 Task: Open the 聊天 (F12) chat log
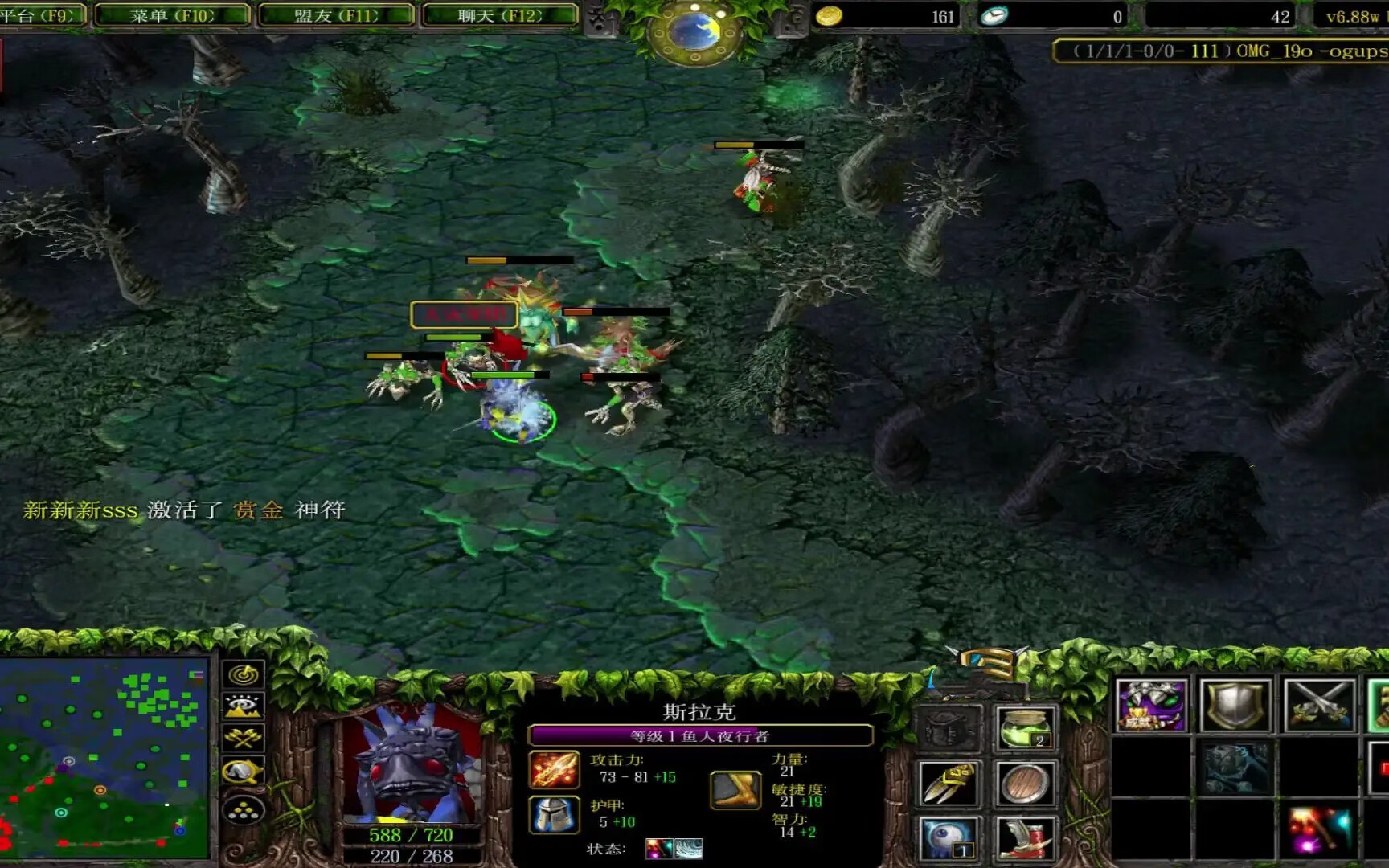(x=500, y=15)
